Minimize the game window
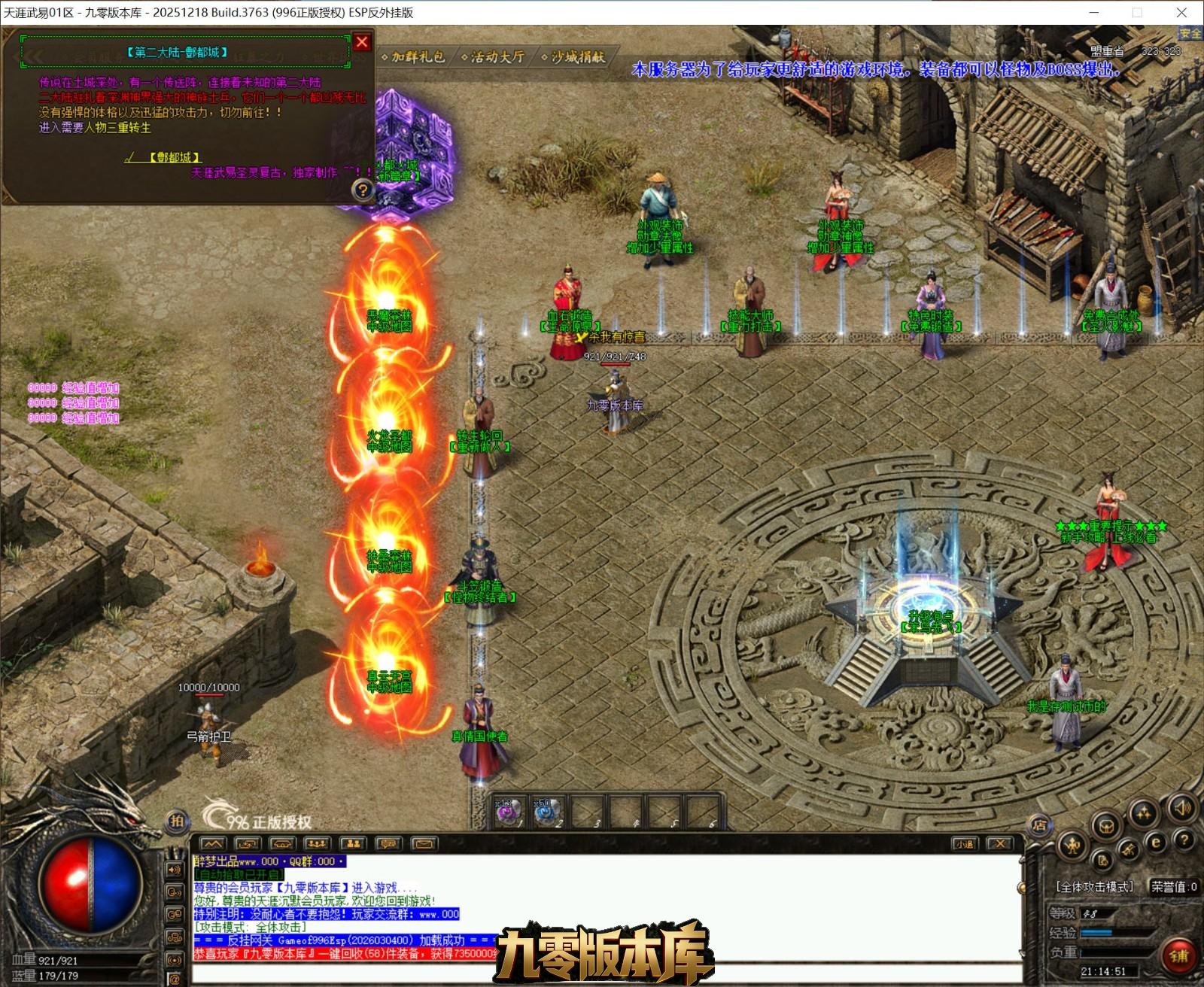 pyautogui.click(x=1094, y=12)
